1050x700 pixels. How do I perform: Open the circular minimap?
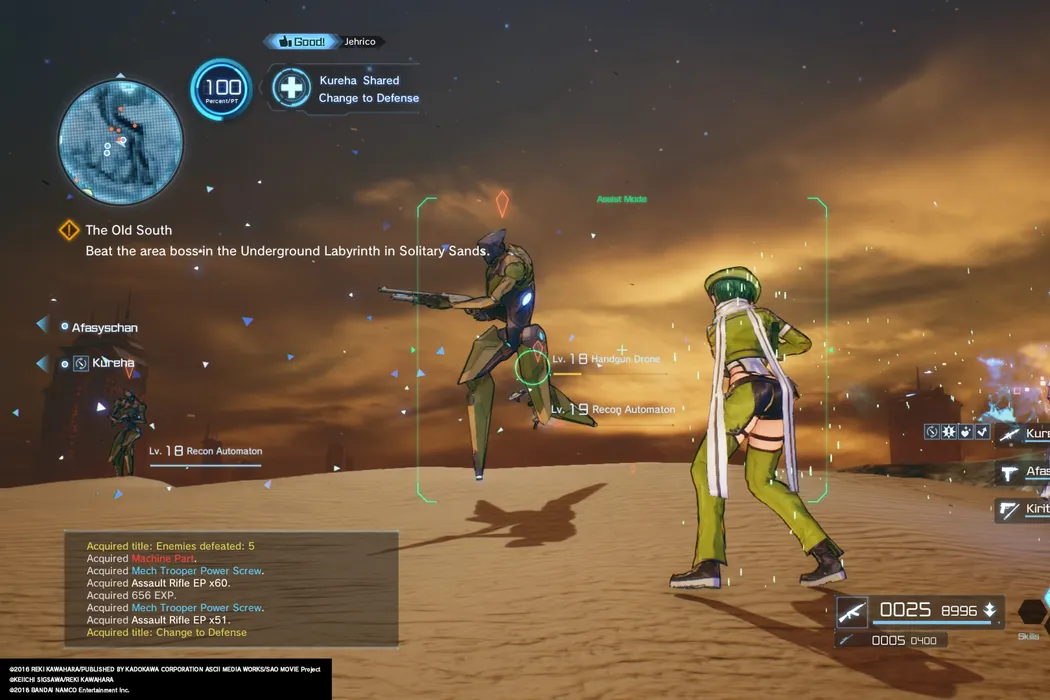coord(121,141)
